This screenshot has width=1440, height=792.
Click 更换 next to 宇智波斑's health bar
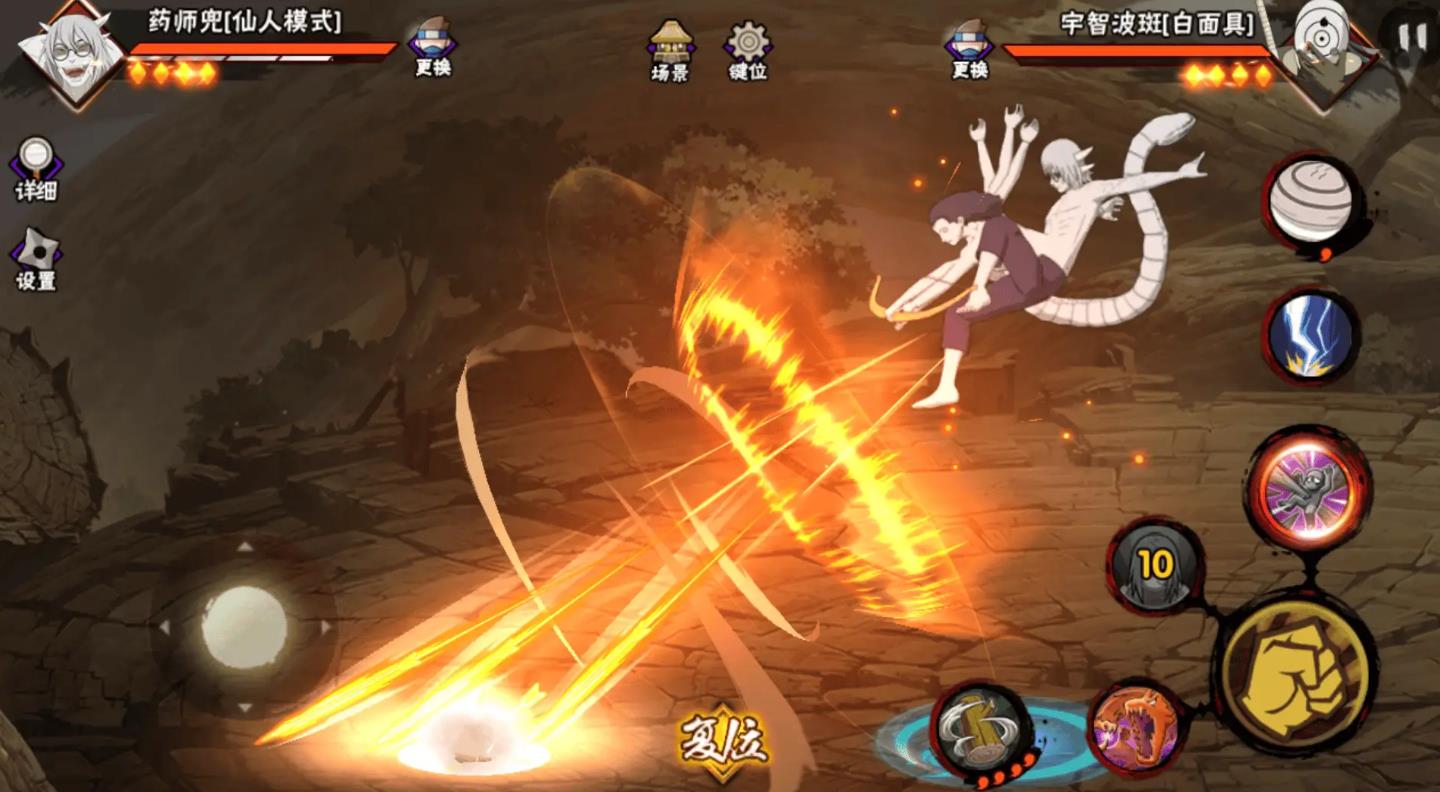click(968, 48)
